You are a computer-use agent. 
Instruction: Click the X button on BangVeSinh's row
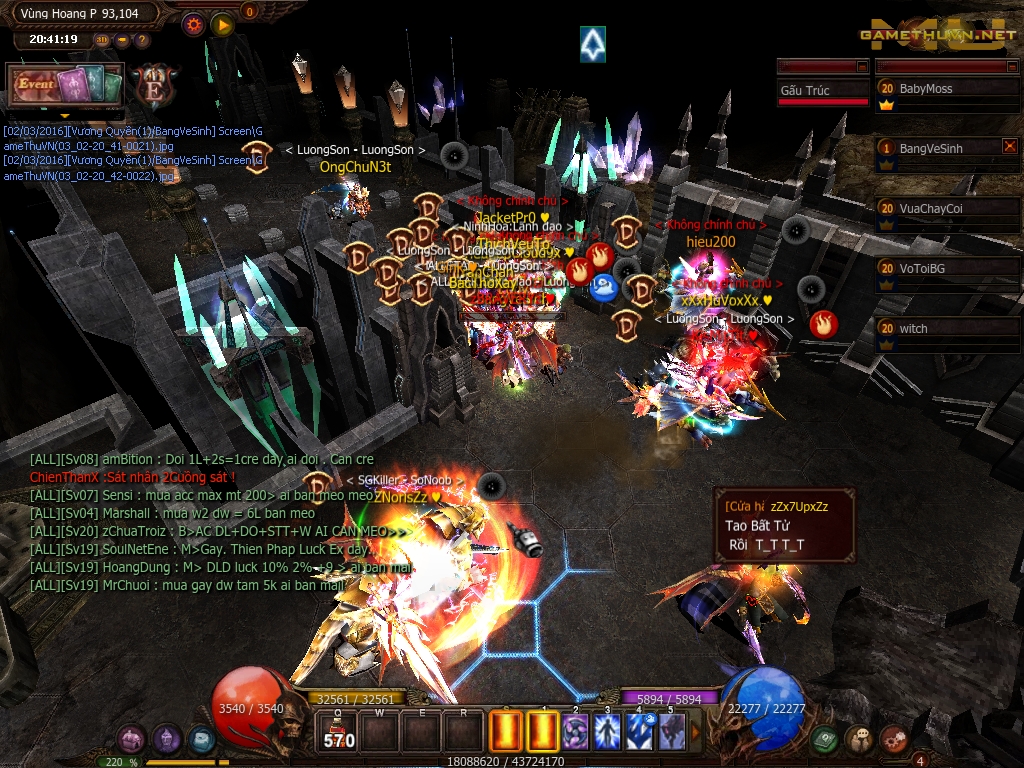[1009, 147]
